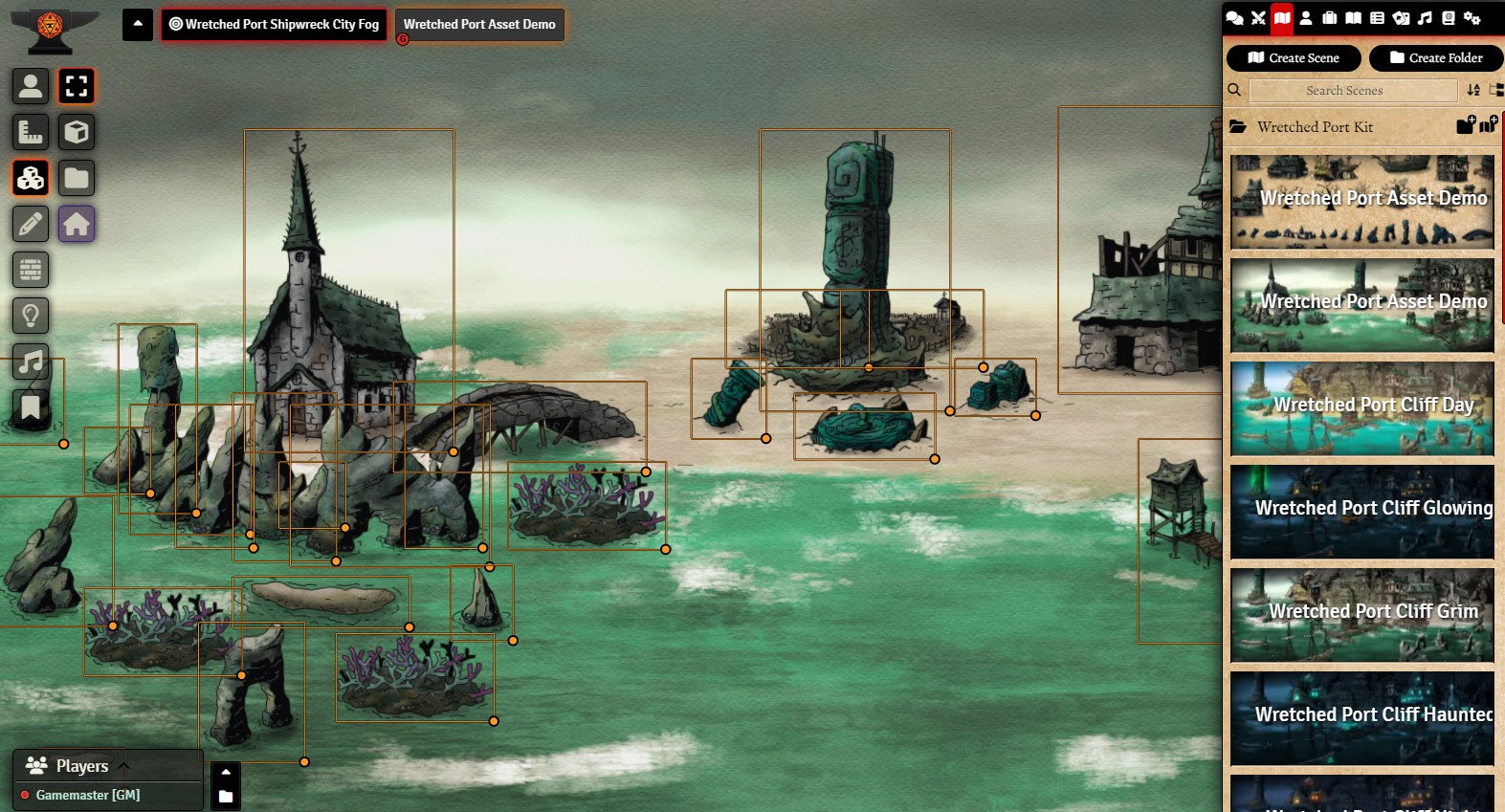This screenshot has width=1505, height=812.
Task: Open Wretched Port Shipwreck City Fog scene tab
Action: click(x=274, y=25)
